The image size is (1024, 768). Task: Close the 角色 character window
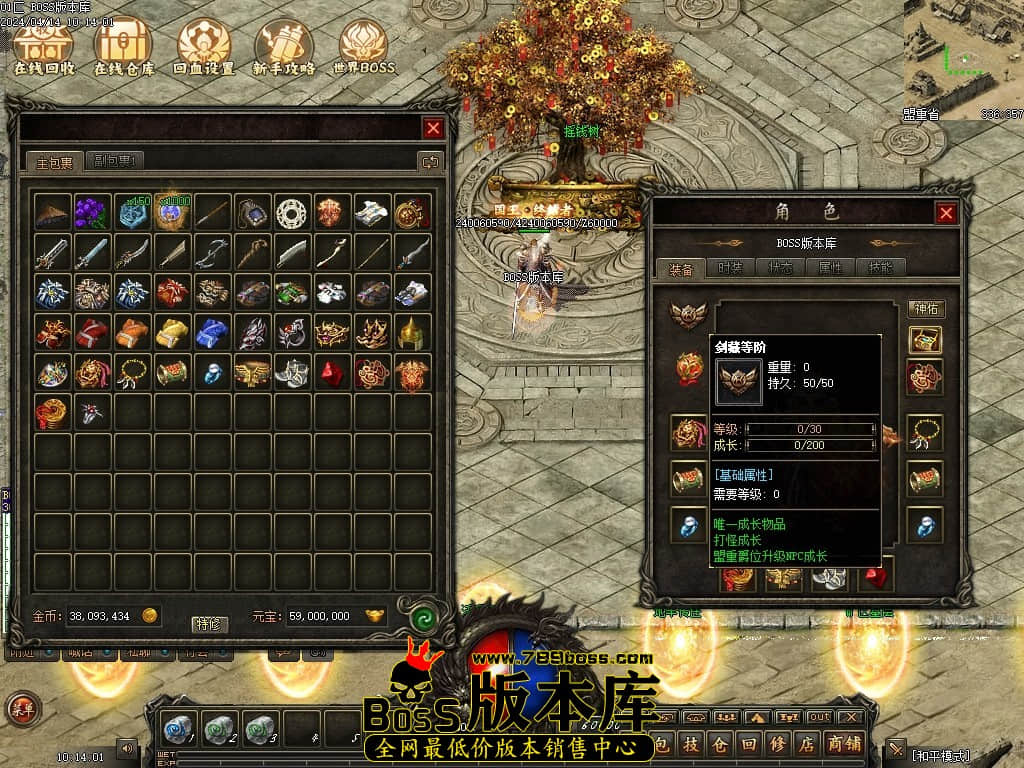(x=946, y=213)
